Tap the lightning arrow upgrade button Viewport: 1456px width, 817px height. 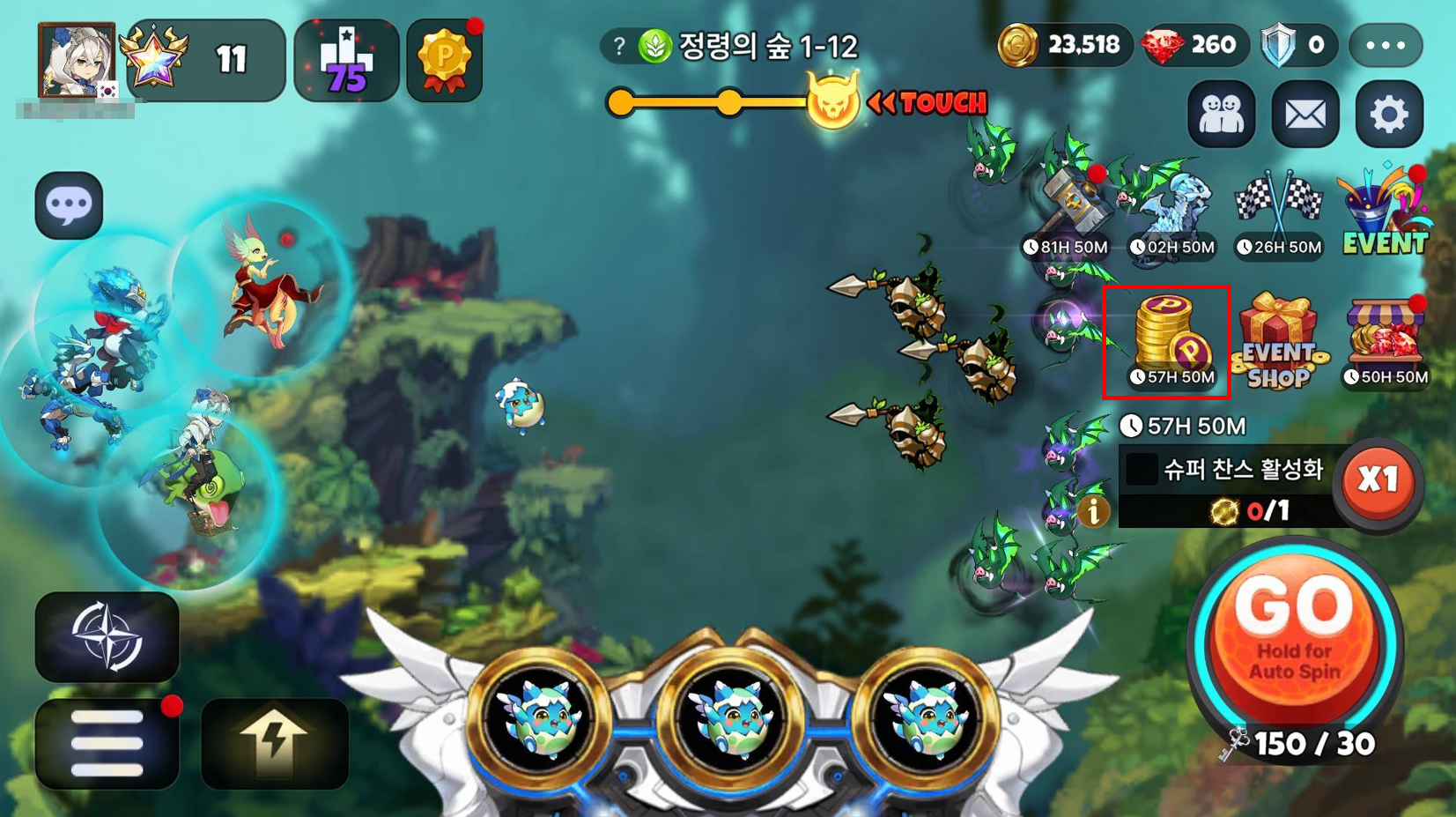click(x=274, y=743)
